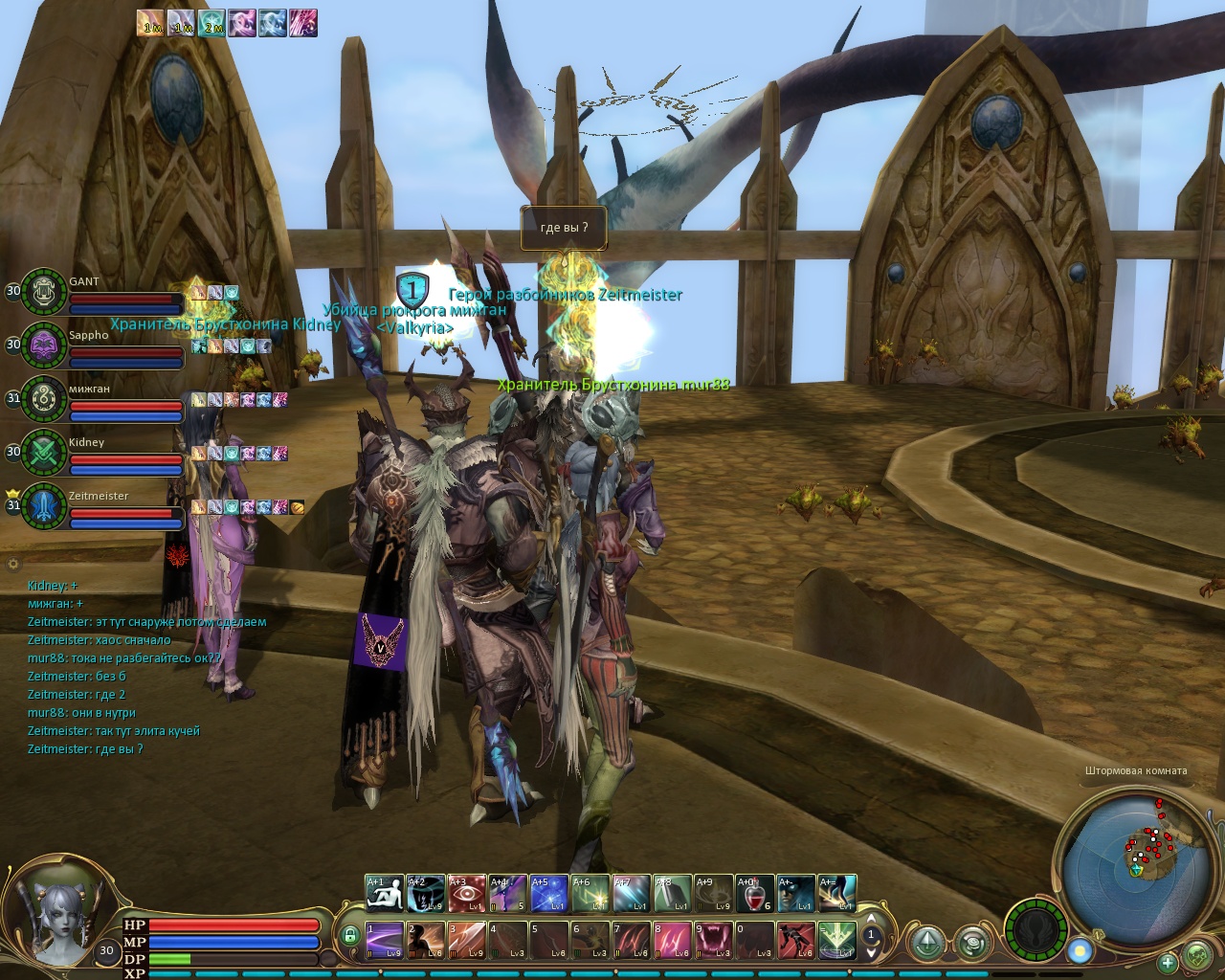The width and height of the screenshot is (1225, 980).
Task: Select party member Sappho's frame
Action: coord(44,345)
